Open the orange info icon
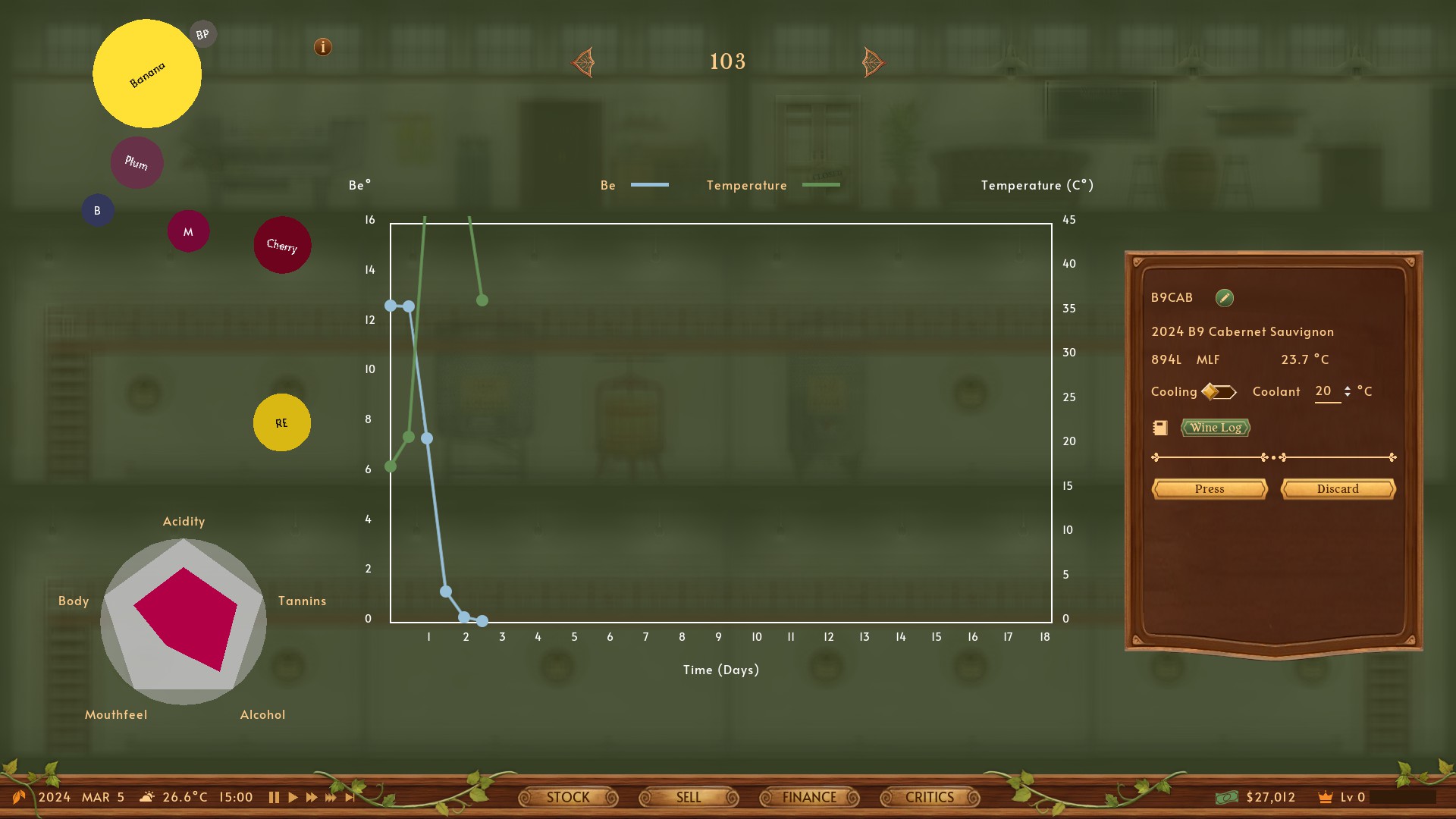 [323, 47]
